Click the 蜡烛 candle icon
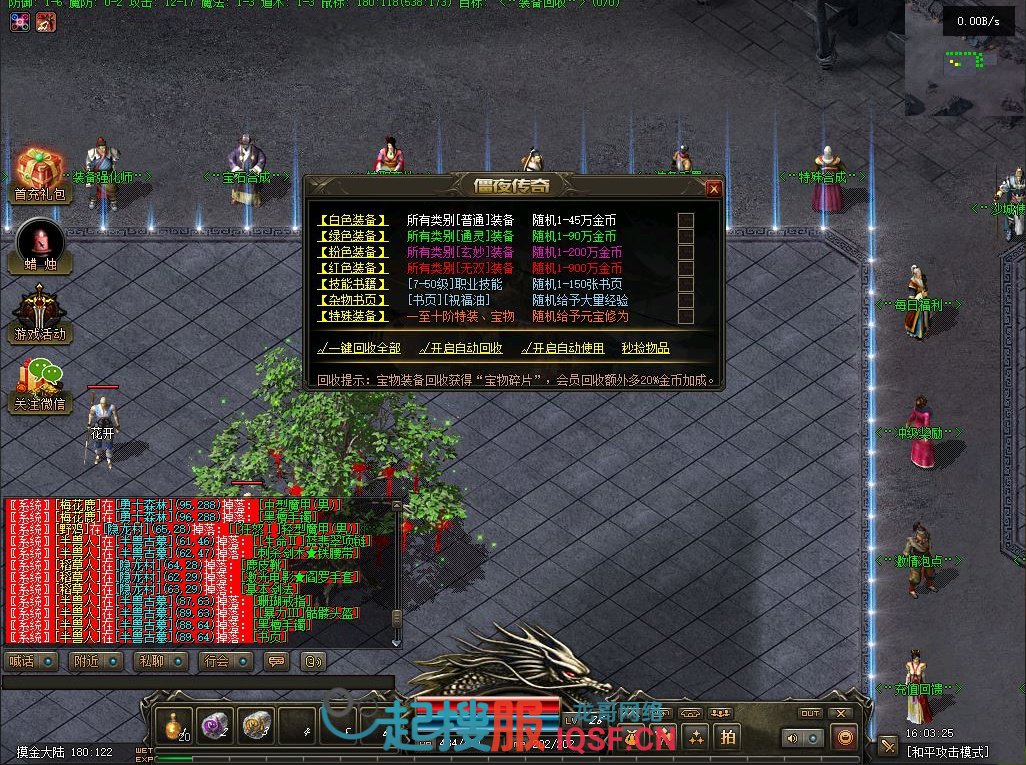This screenshot has height=765, width=1026. point(40,242)
